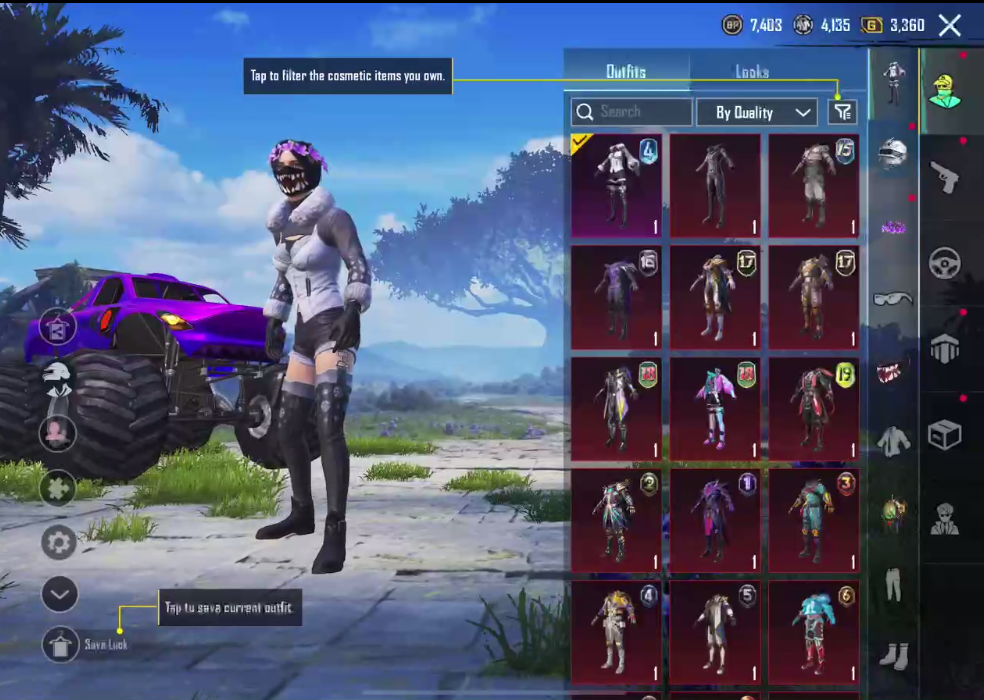Open the face mask category
Image resolution: width=984 pixels, height=700 pixels.
(x=893, y=371)
